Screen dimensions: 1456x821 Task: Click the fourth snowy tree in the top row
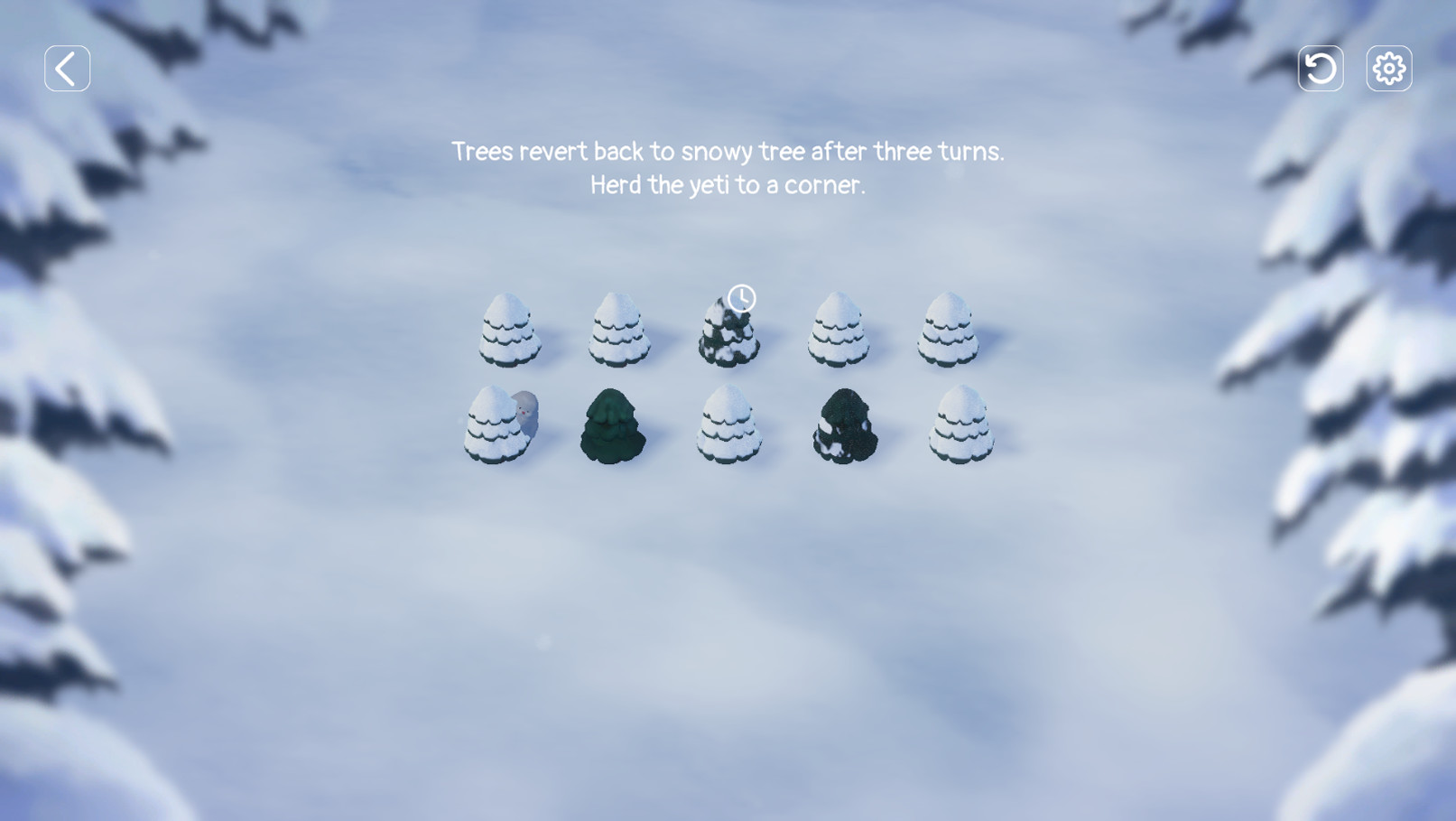tap(839, 332)
